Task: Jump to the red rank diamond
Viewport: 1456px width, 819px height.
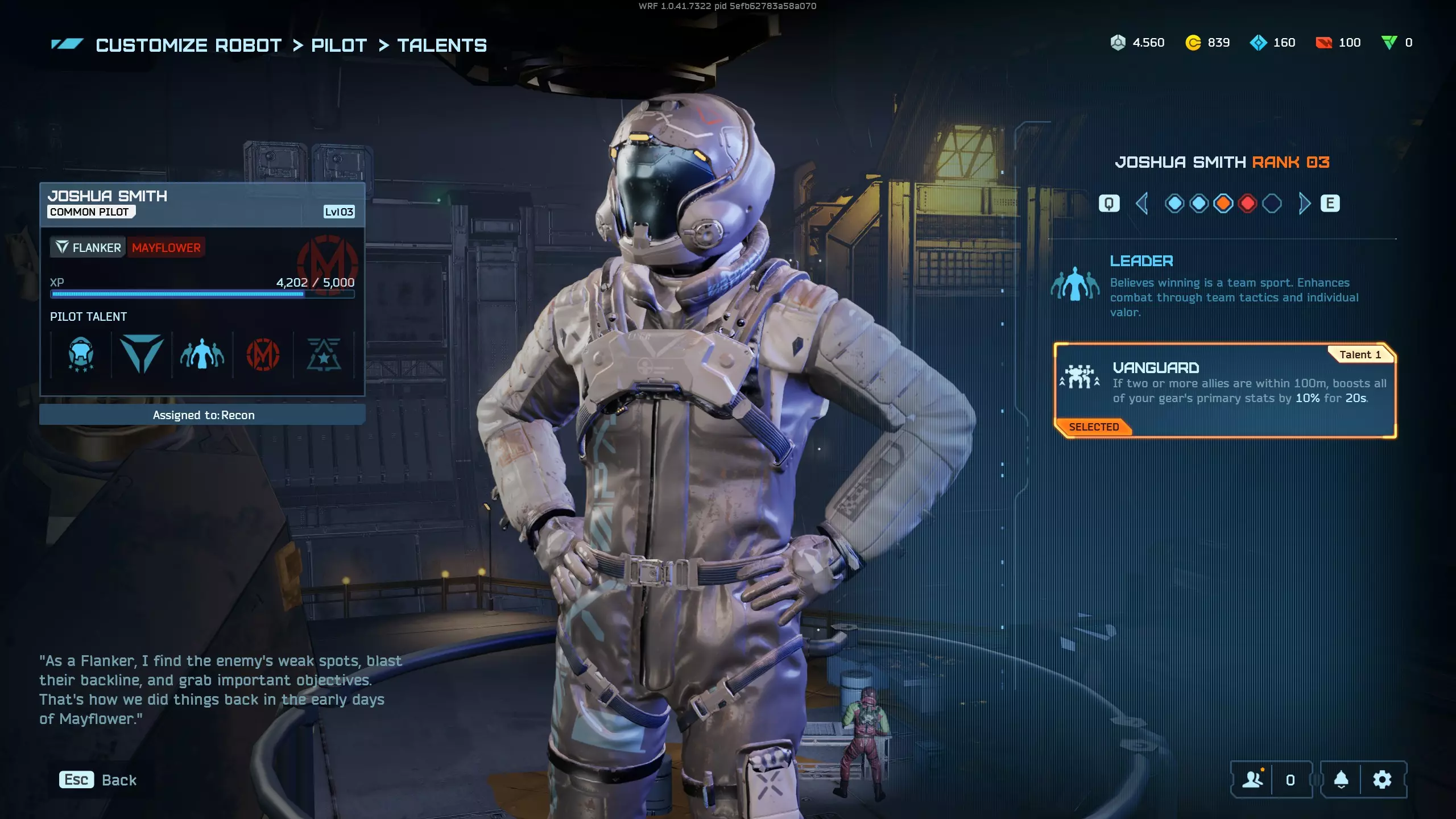Action: pos(1247,203)
